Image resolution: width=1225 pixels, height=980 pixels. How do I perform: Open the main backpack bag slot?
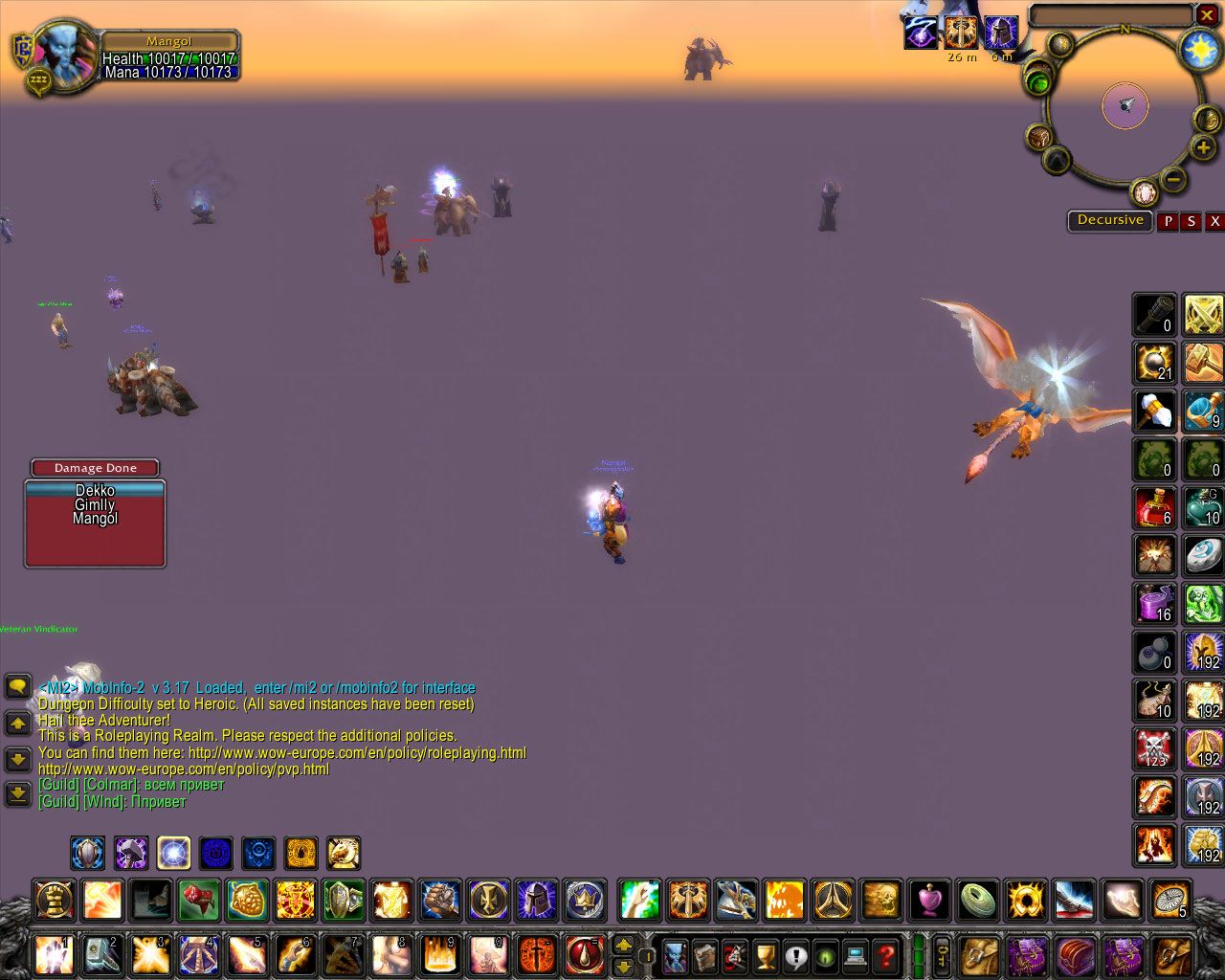(x=1173, y=954)
